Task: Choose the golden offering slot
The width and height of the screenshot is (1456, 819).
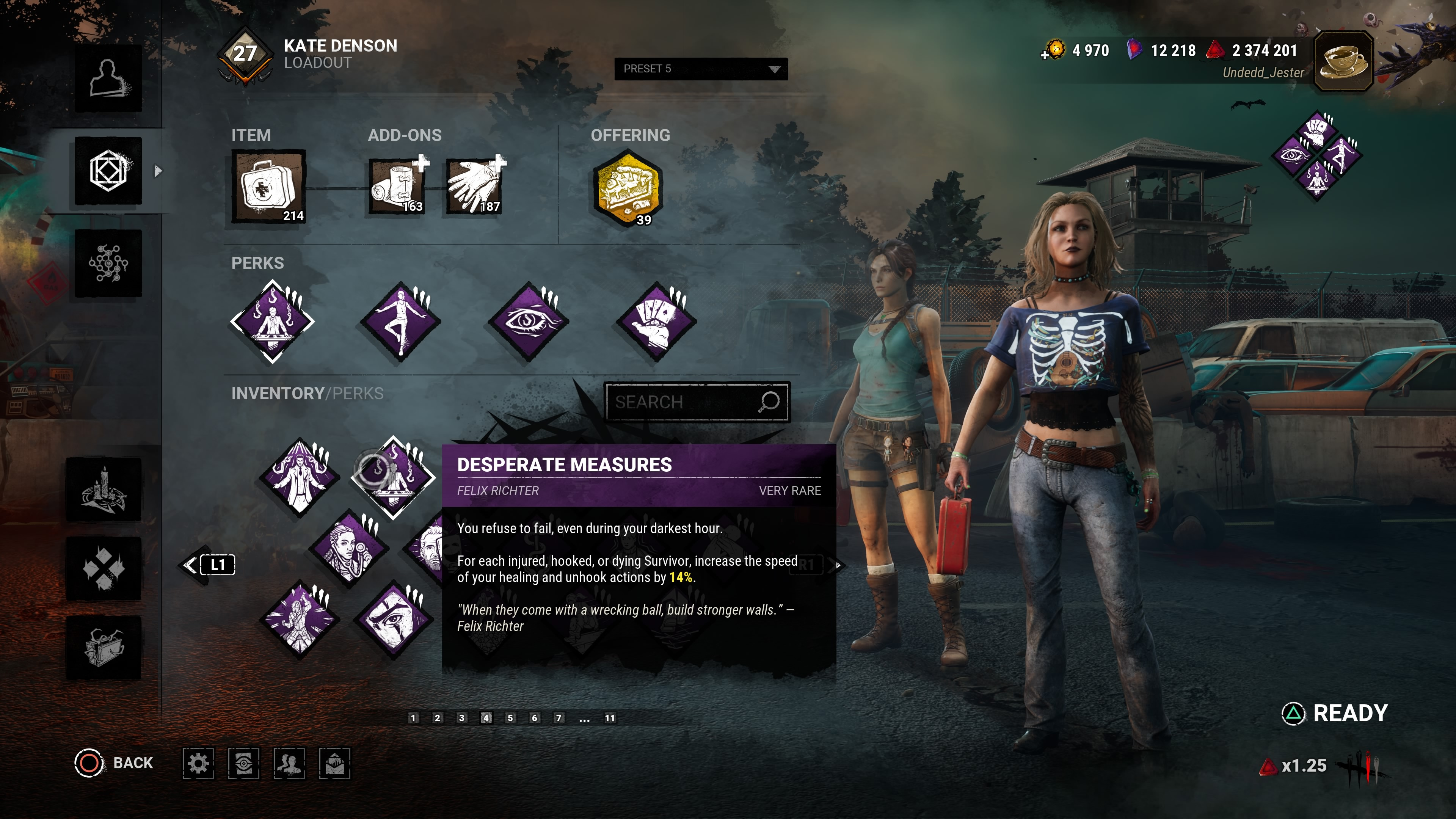Action: 628,187
